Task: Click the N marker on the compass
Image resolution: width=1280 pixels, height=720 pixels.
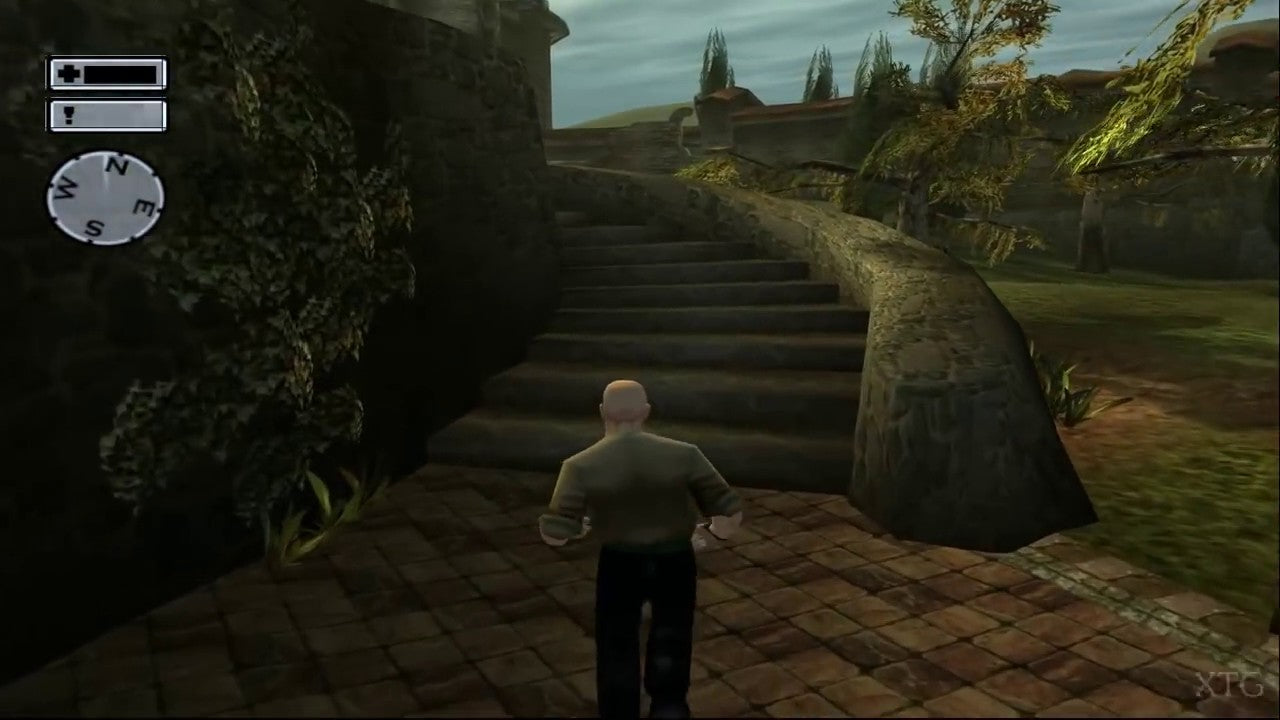Action: 117,165
